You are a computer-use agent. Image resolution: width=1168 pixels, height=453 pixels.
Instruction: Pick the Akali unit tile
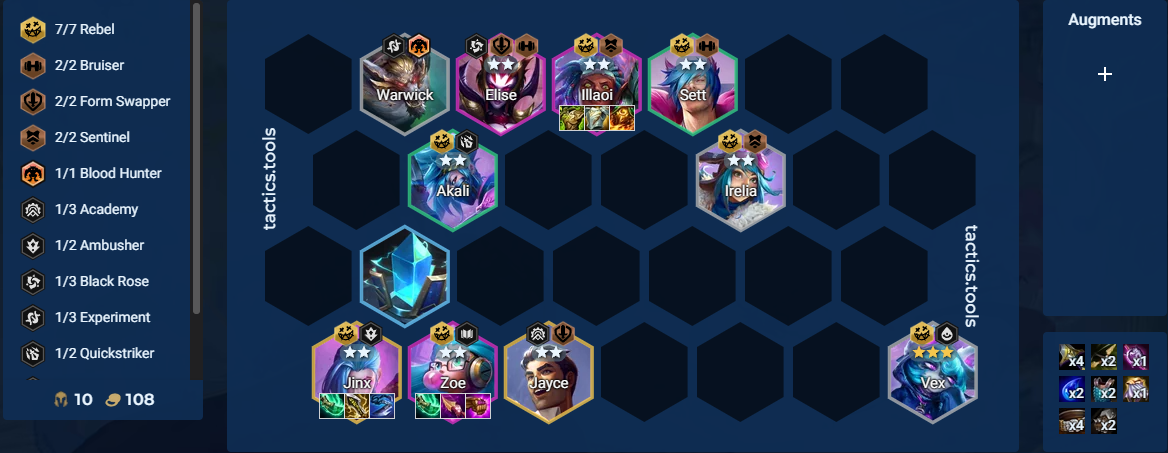coord(452,186)
